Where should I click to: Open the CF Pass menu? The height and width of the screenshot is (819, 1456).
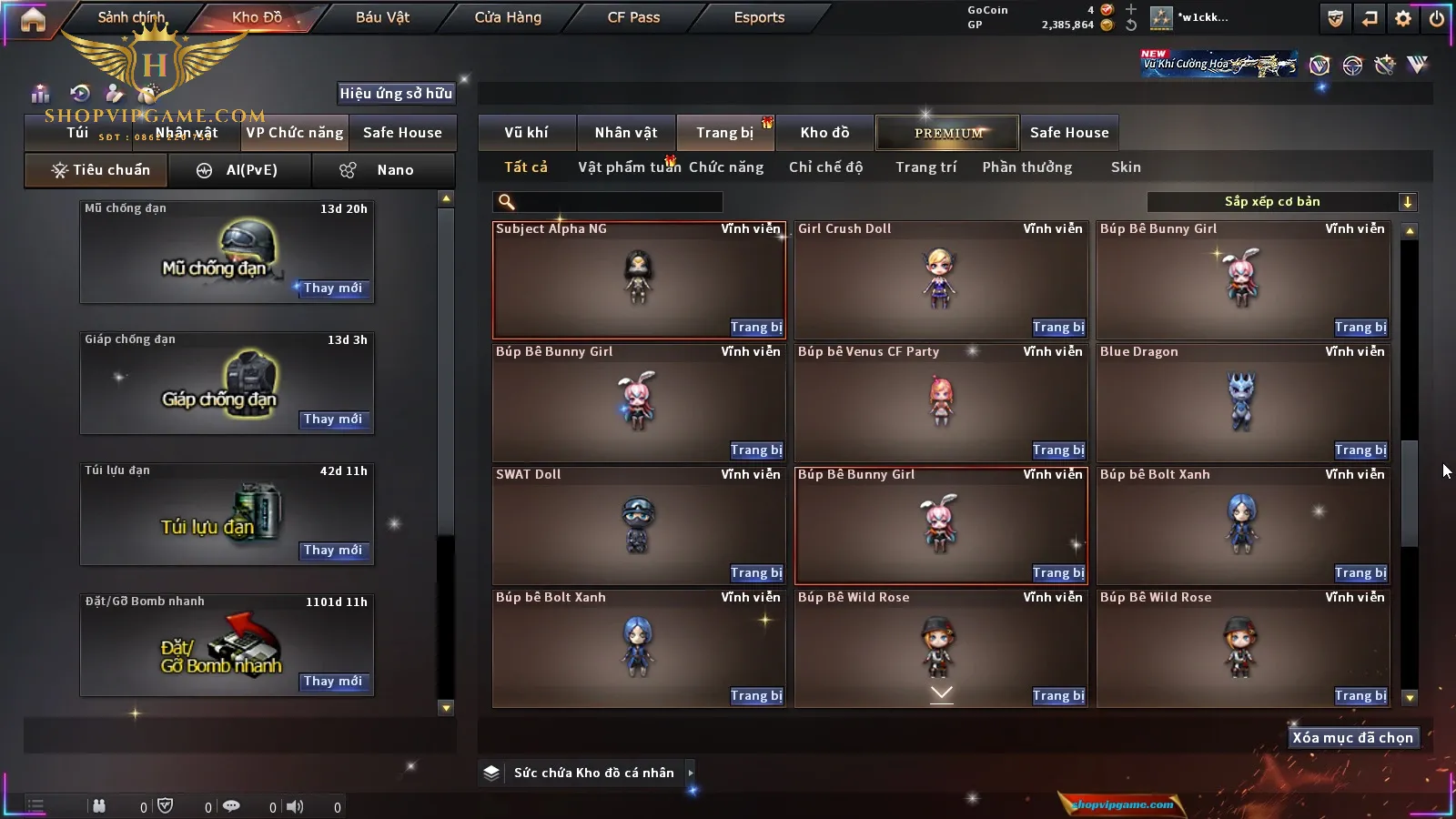(633, 17)
